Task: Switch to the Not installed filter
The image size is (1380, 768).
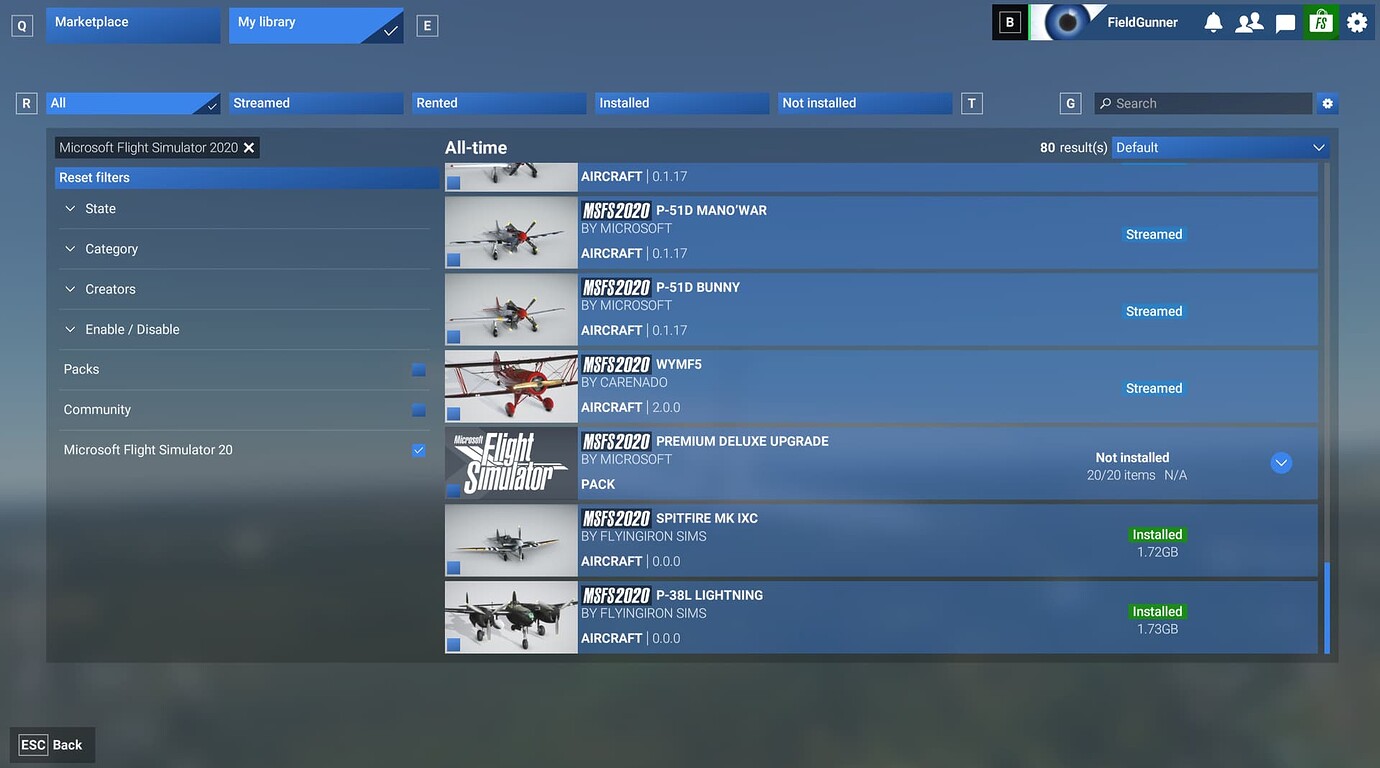Action: click(864, 103)
